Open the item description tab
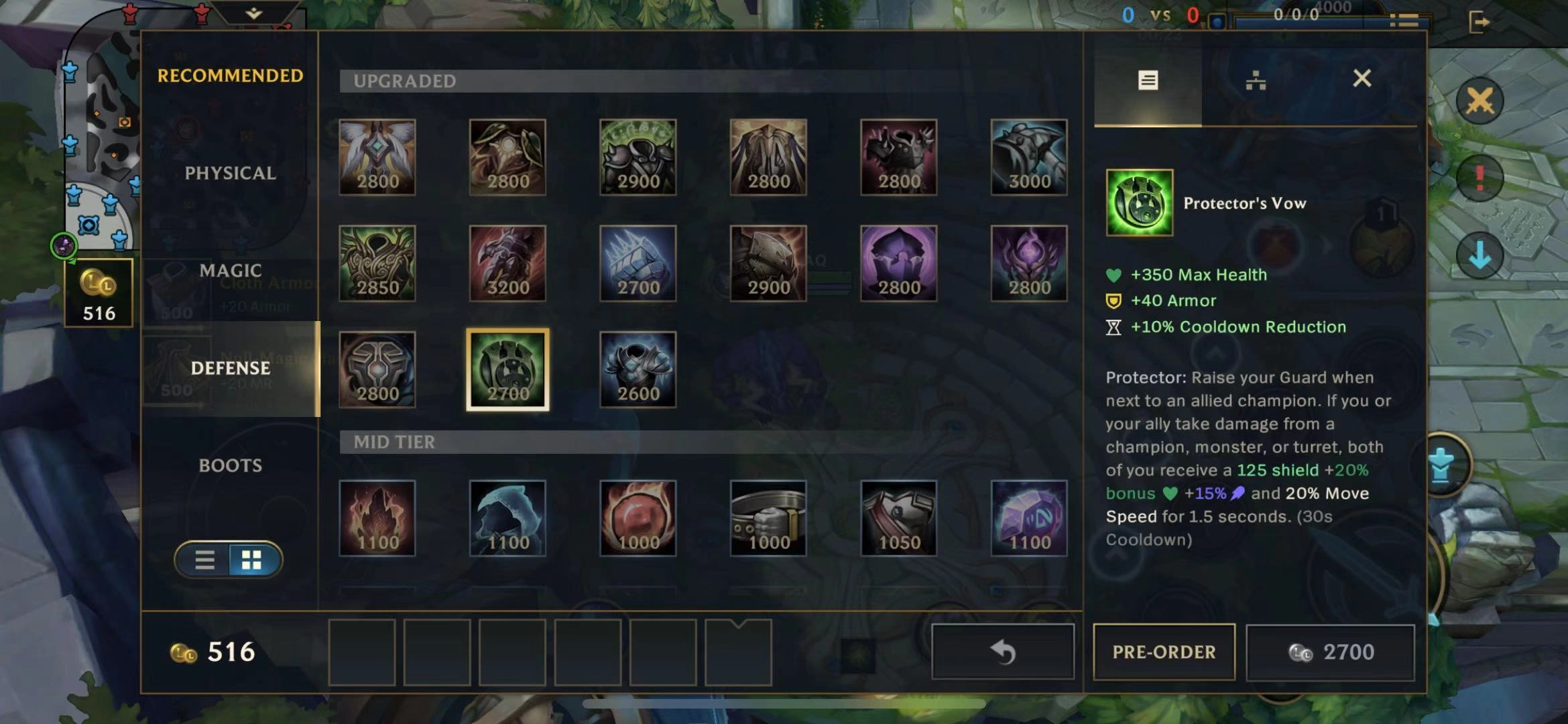Screen dimensions: 1568x724 (1148, 81)
